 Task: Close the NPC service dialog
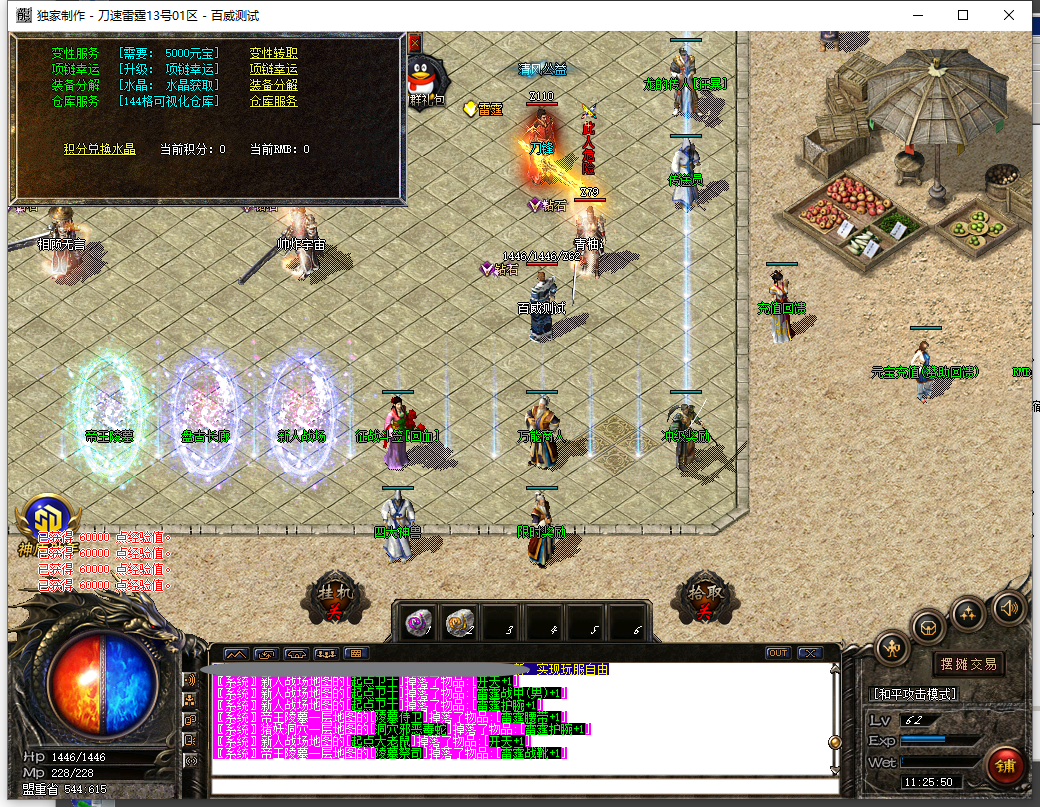[414, 43]
